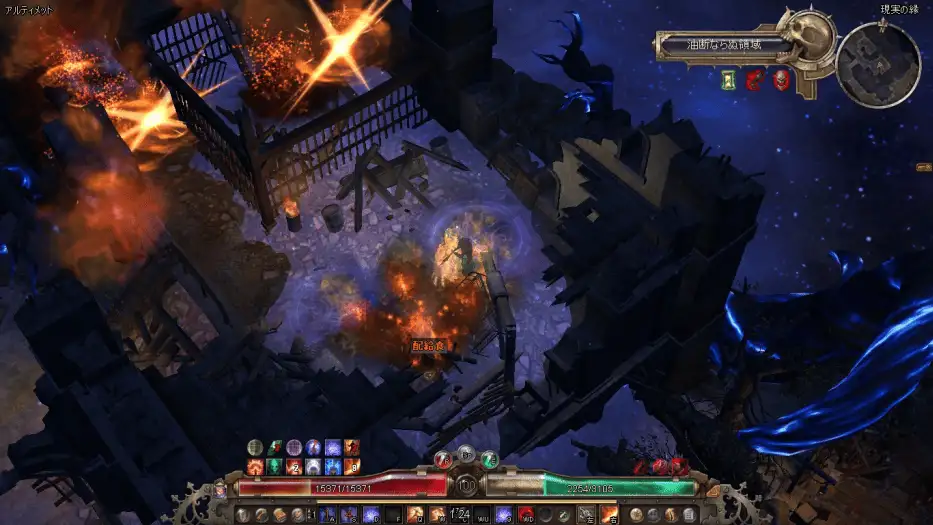
Task: Open the circular minimap
Action: point(877,64)
